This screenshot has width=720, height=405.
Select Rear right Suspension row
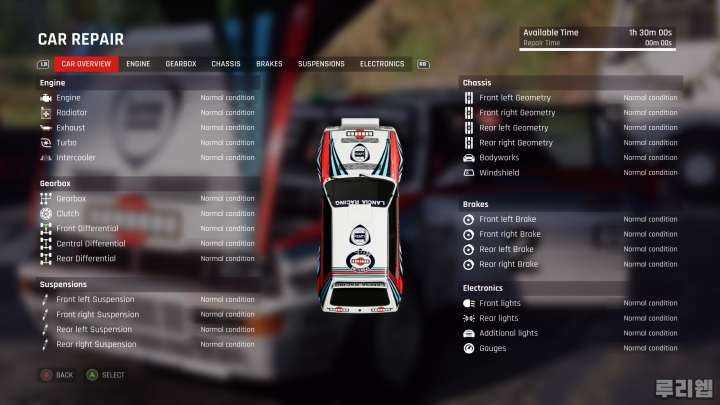pos(147,345)
